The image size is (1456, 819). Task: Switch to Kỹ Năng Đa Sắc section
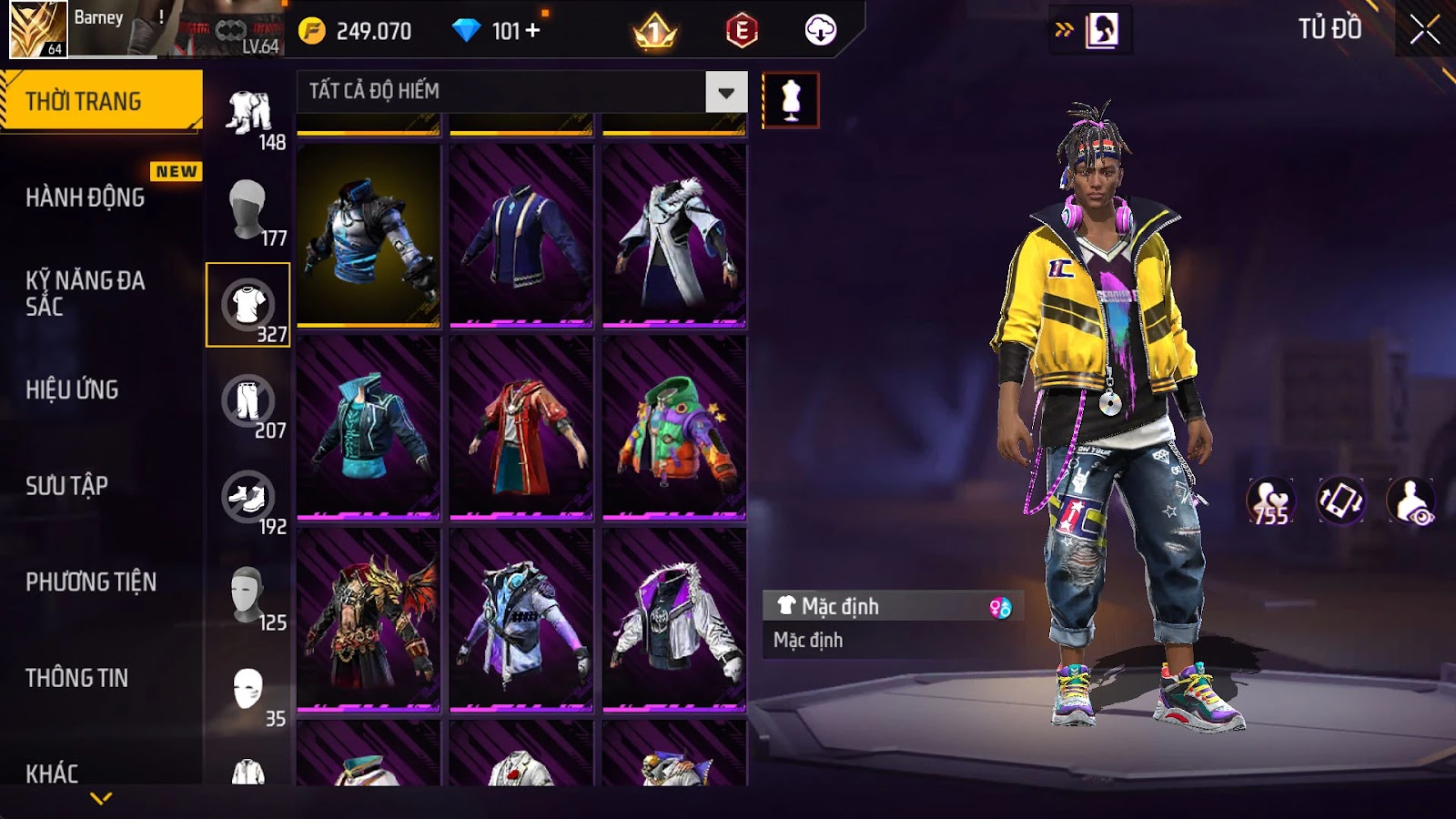click(86, 293)
